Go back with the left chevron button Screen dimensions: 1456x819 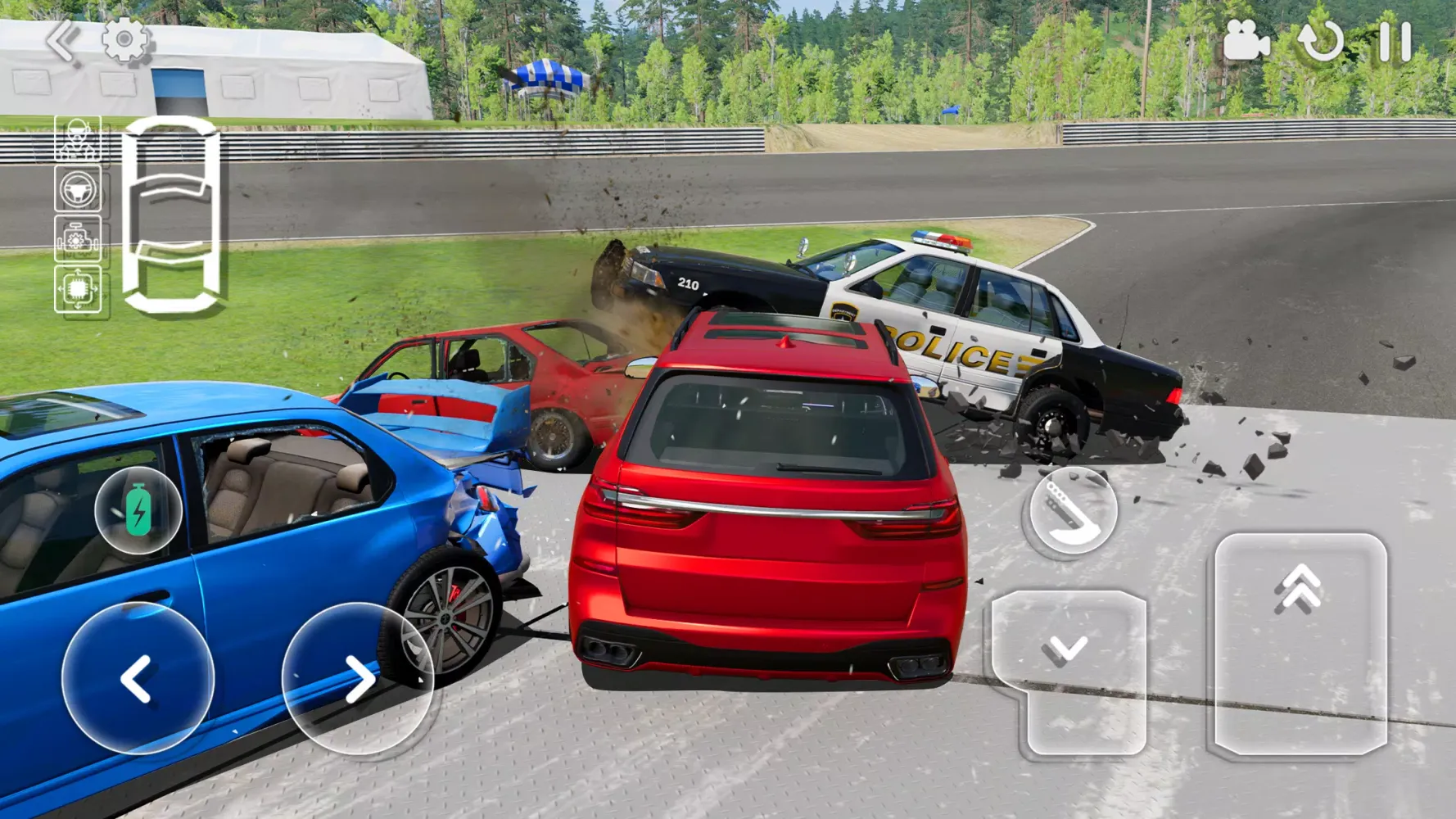pyautogui.click(x=62, y=41)
